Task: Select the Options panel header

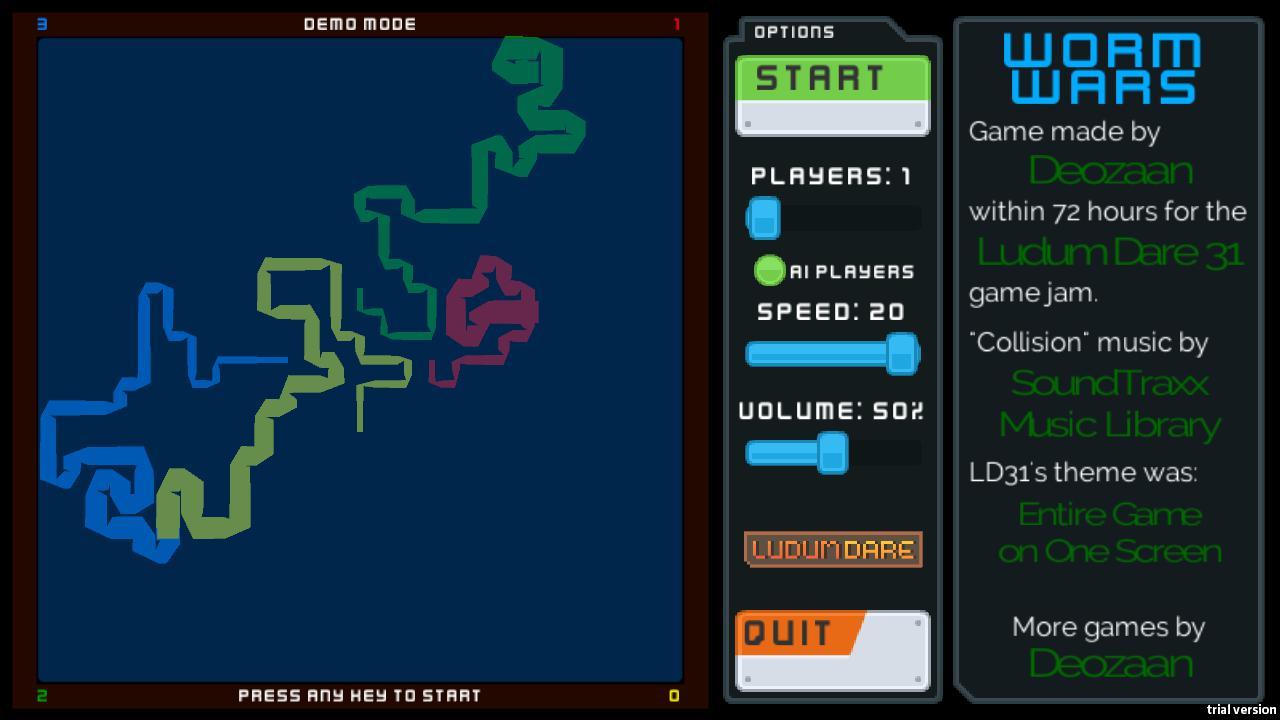Action: [795, 31]
